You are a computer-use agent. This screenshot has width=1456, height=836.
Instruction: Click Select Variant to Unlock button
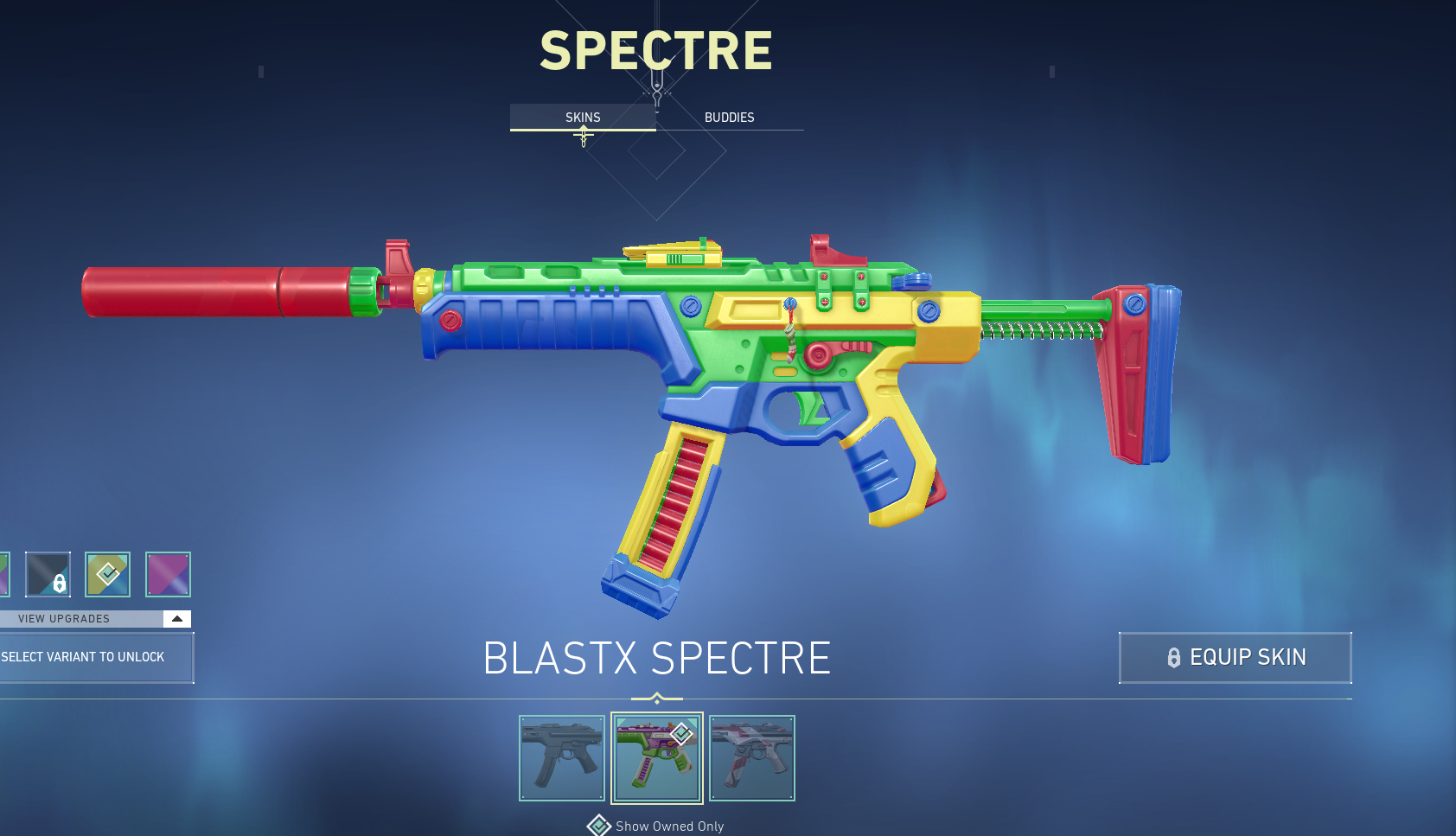93,658
